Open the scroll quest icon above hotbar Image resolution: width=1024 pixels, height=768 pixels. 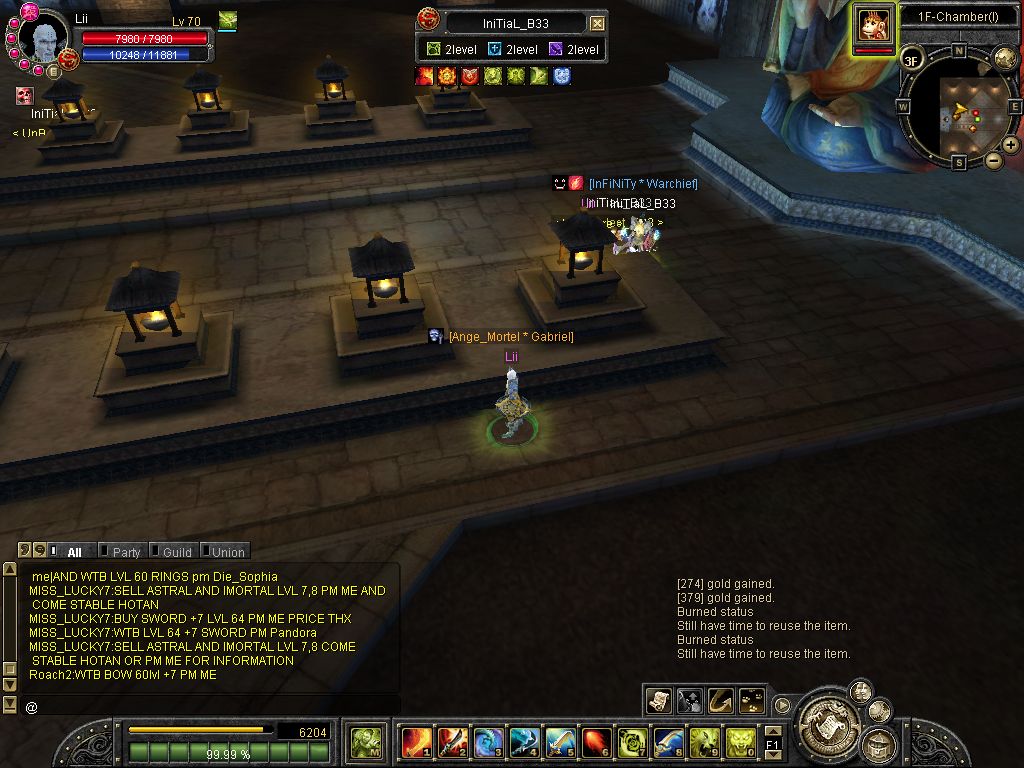tap(658, 701)
